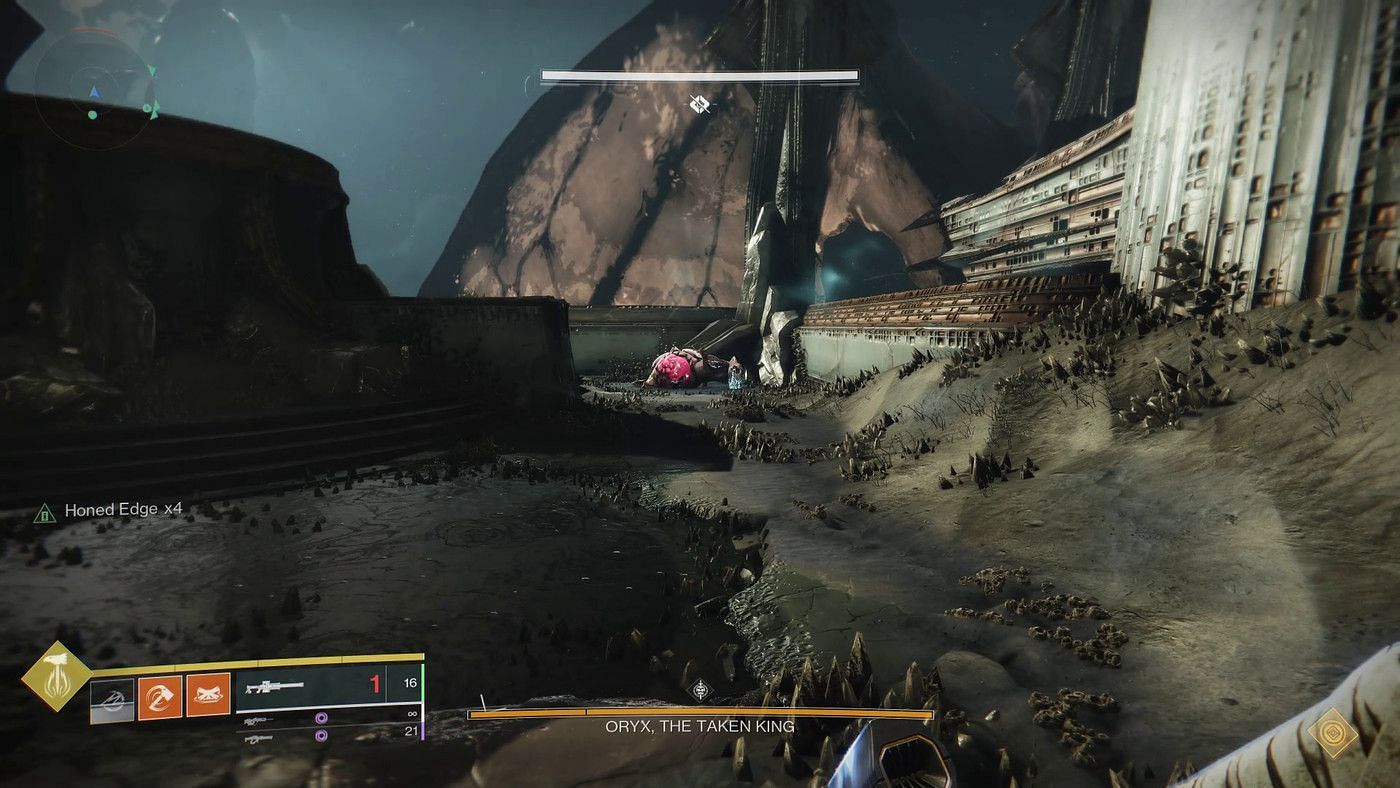Click the crossed-out icon below top bar
The width and height of the screenshot is (1400, 788).
(x=700, y=103)
